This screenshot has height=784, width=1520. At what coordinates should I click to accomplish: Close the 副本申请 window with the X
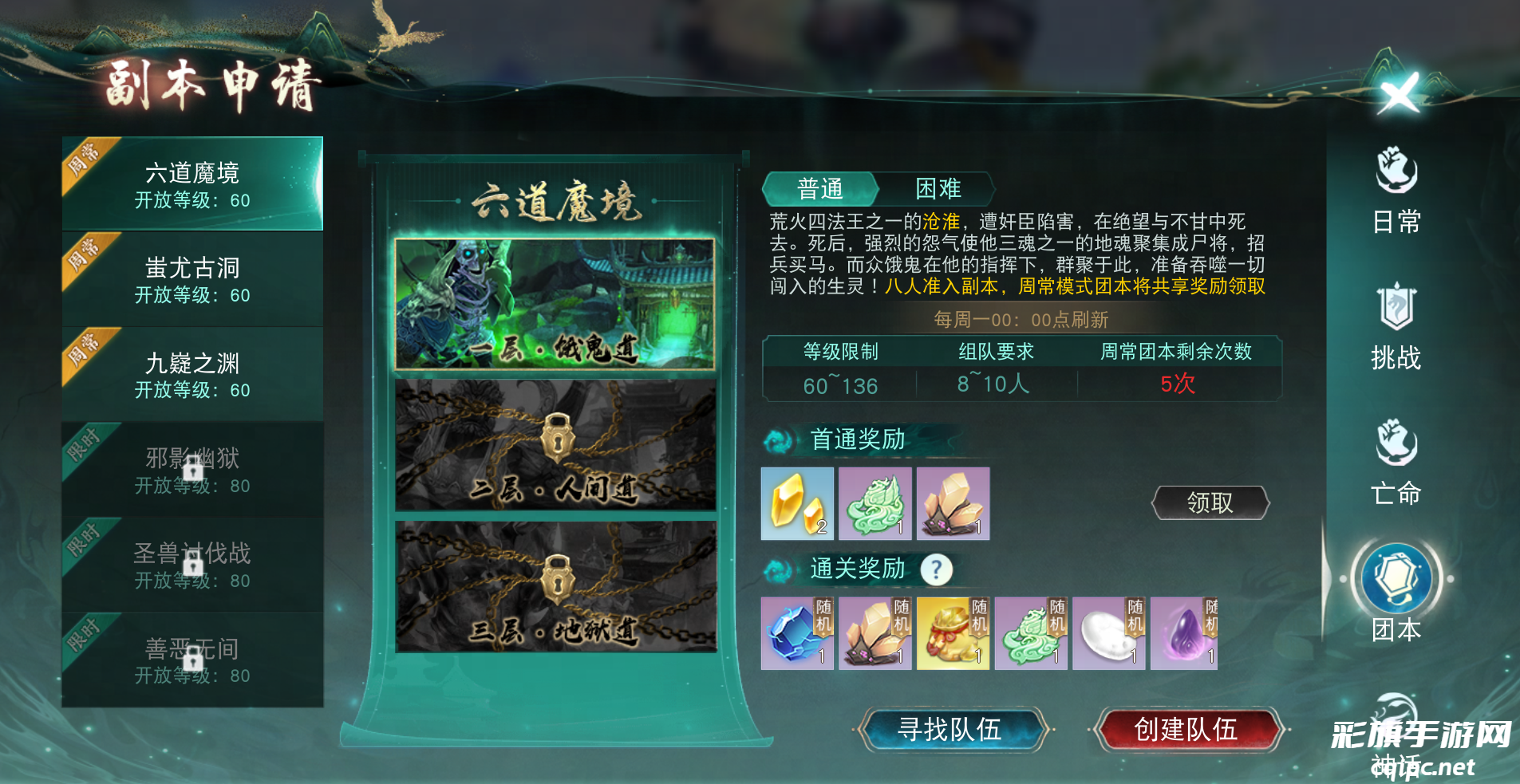(x=1398, y=93)
